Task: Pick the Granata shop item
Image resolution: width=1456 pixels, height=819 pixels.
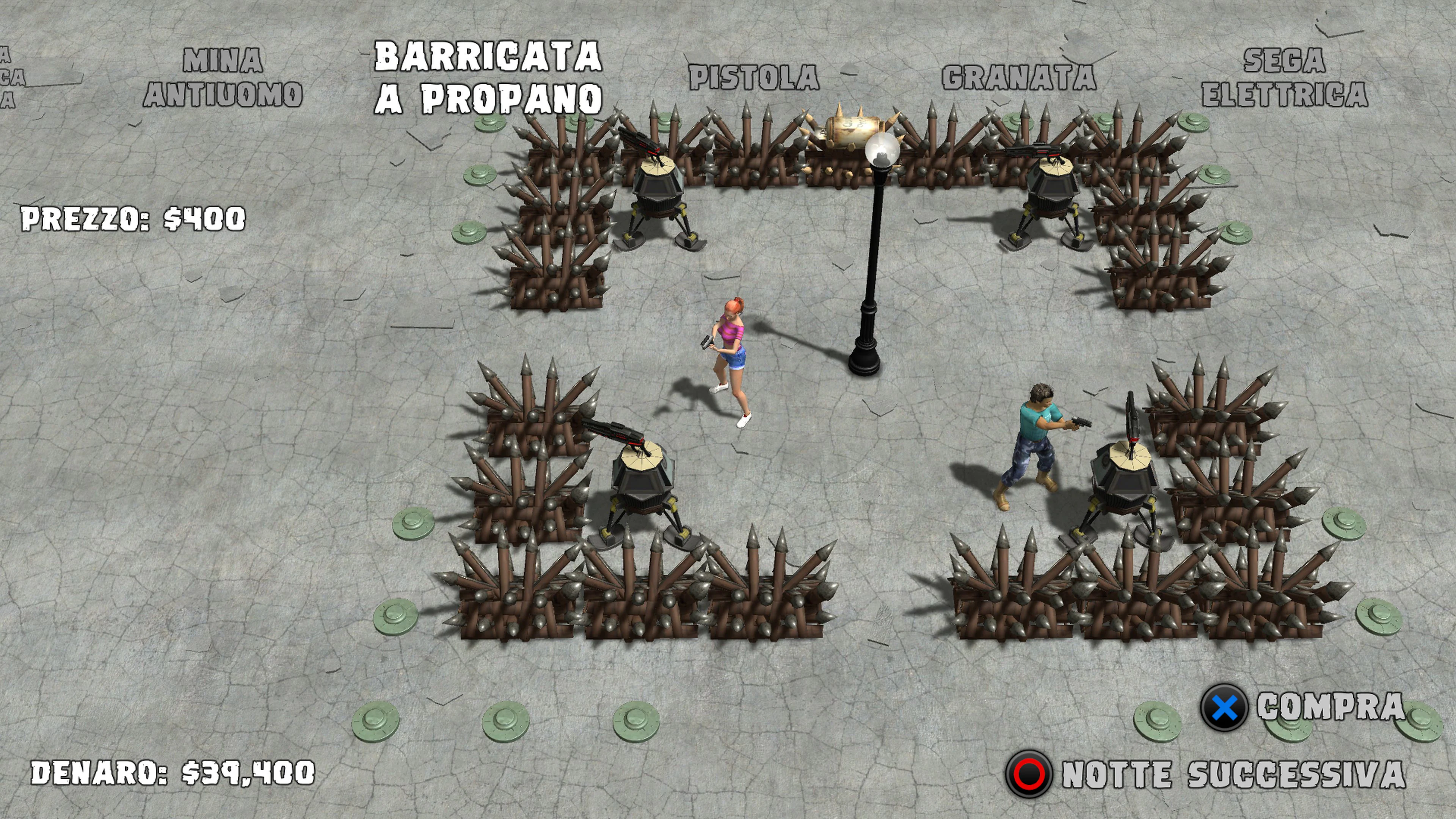Action: point(1018,77)
